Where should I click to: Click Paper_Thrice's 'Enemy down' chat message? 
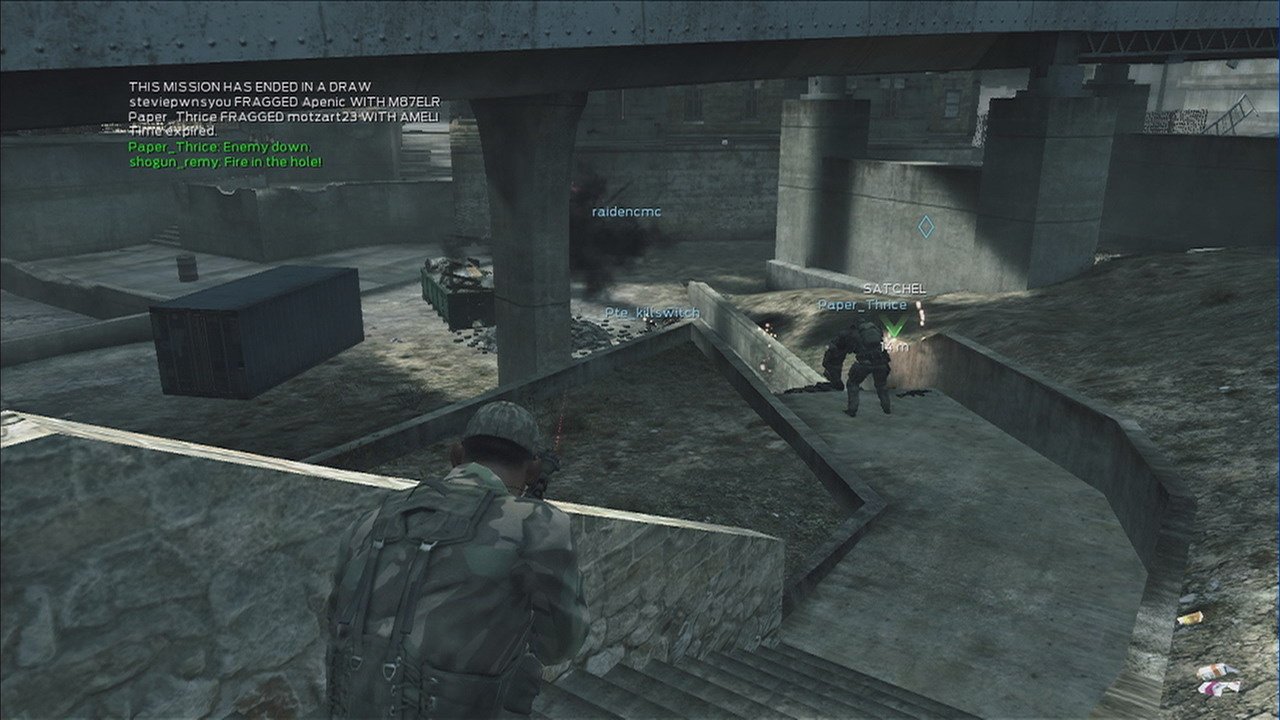pyautogui.click(x=221, y=146)
